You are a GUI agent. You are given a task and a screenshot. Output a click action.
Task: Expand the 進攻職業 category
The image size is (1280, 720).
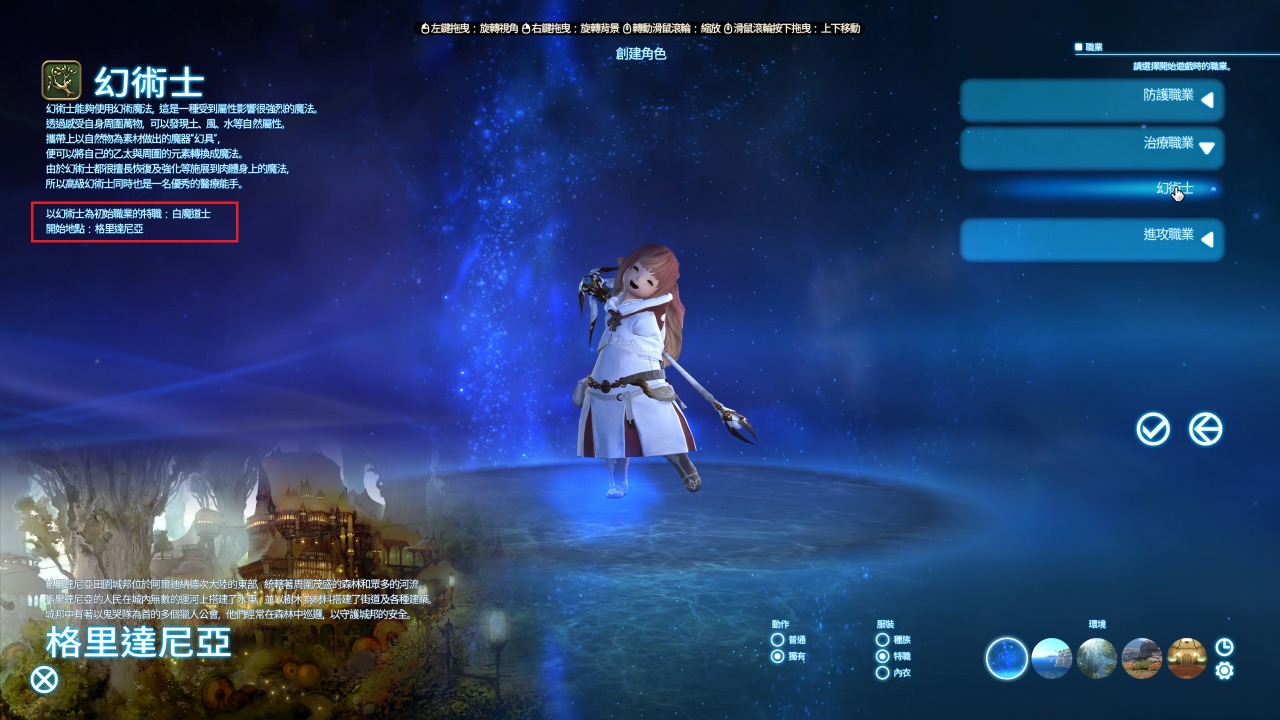coord(1092,239)
